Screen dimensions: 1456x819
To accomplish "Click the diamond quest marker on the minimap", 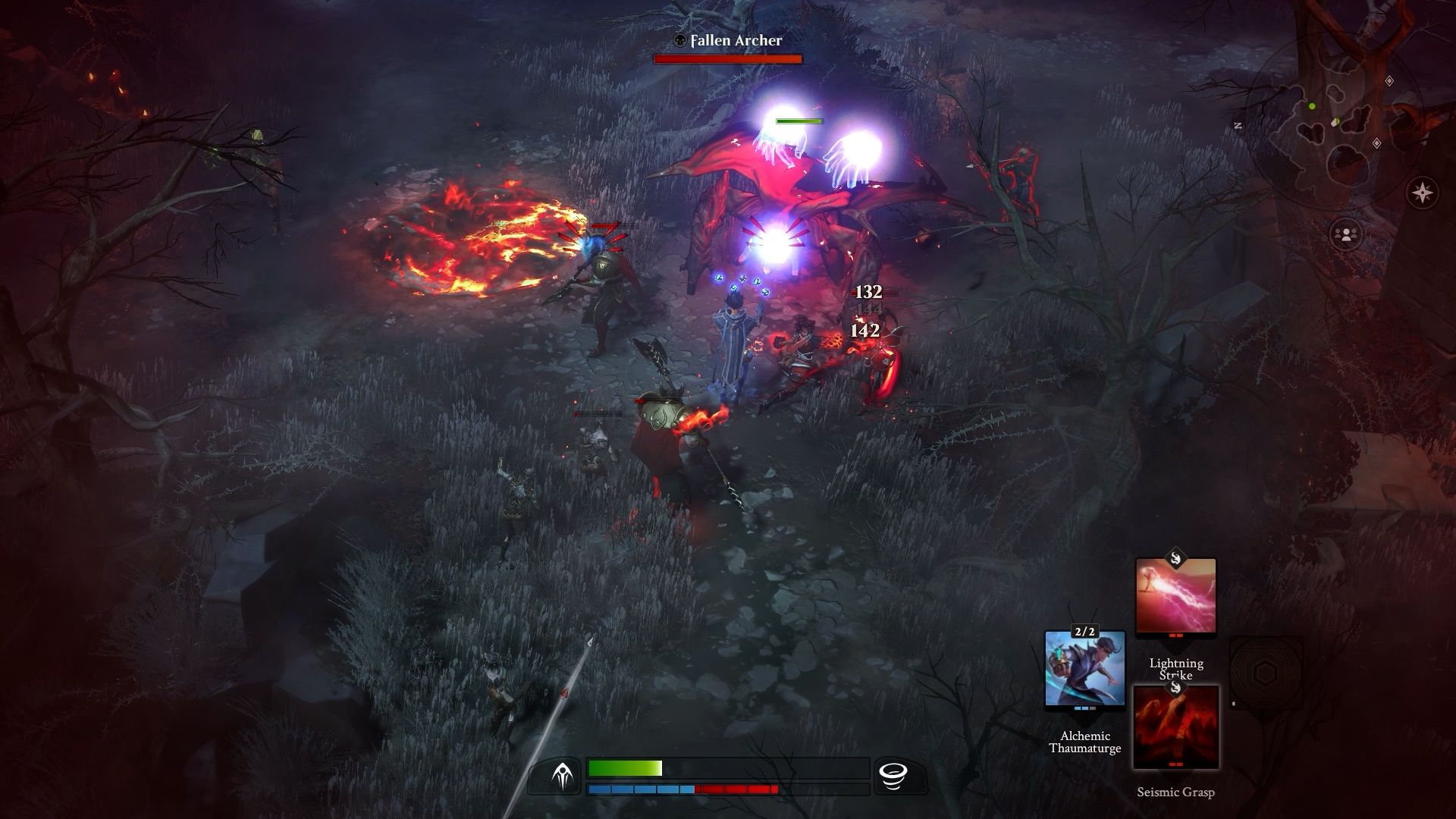I will click(1389, 80).
